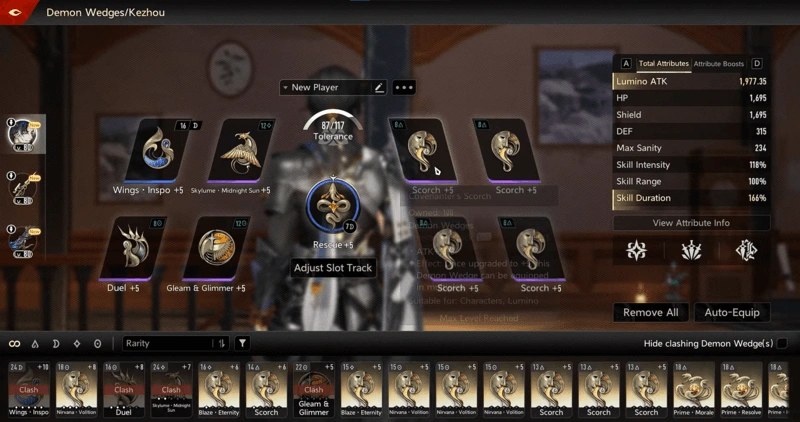This screenshot has width=800, height=422.
Task: Open the funnel filter for wedges
Action: click(242, 344)
